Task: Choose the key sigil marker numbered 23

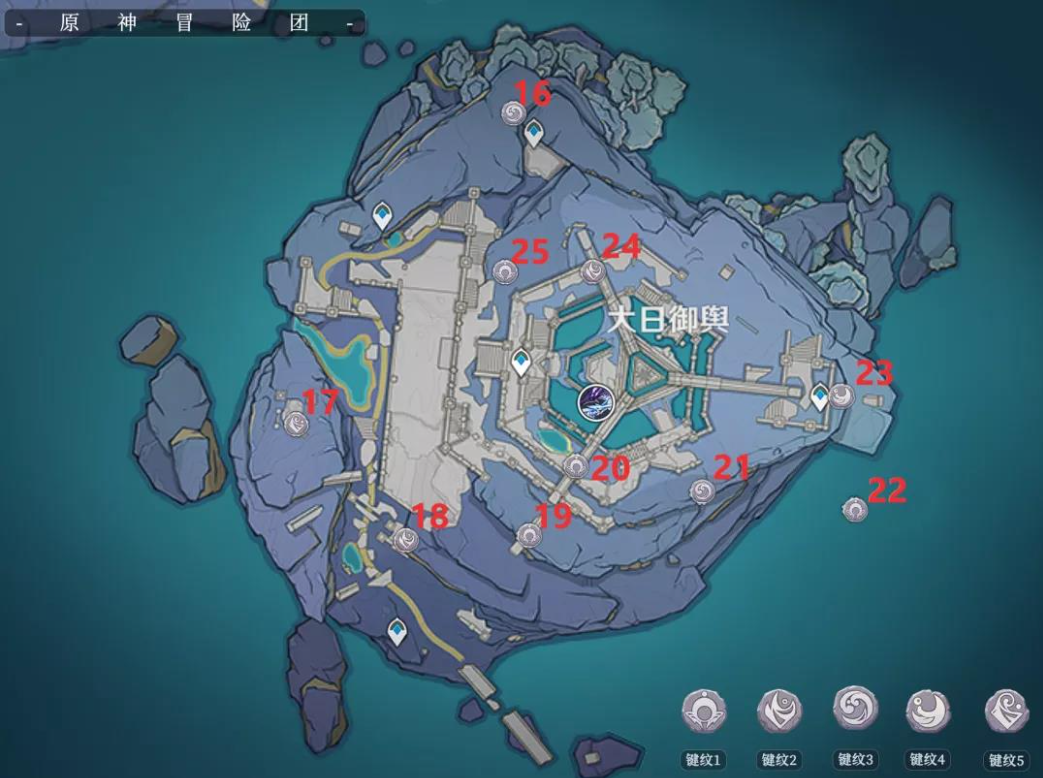Action: [x=844, y=398]
